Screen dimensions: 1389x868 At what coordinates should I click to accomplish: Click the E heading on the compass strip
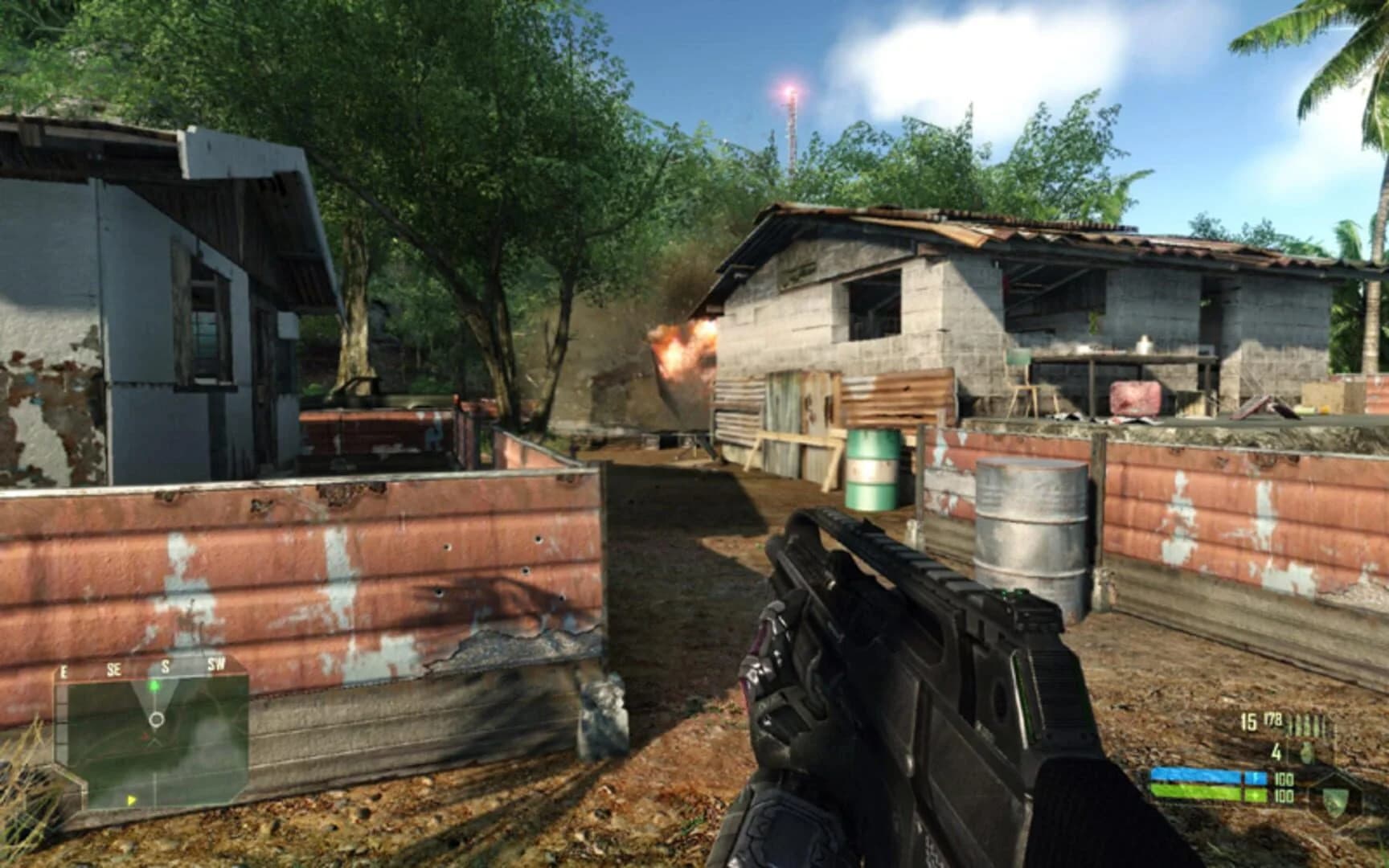coord(64,671)
